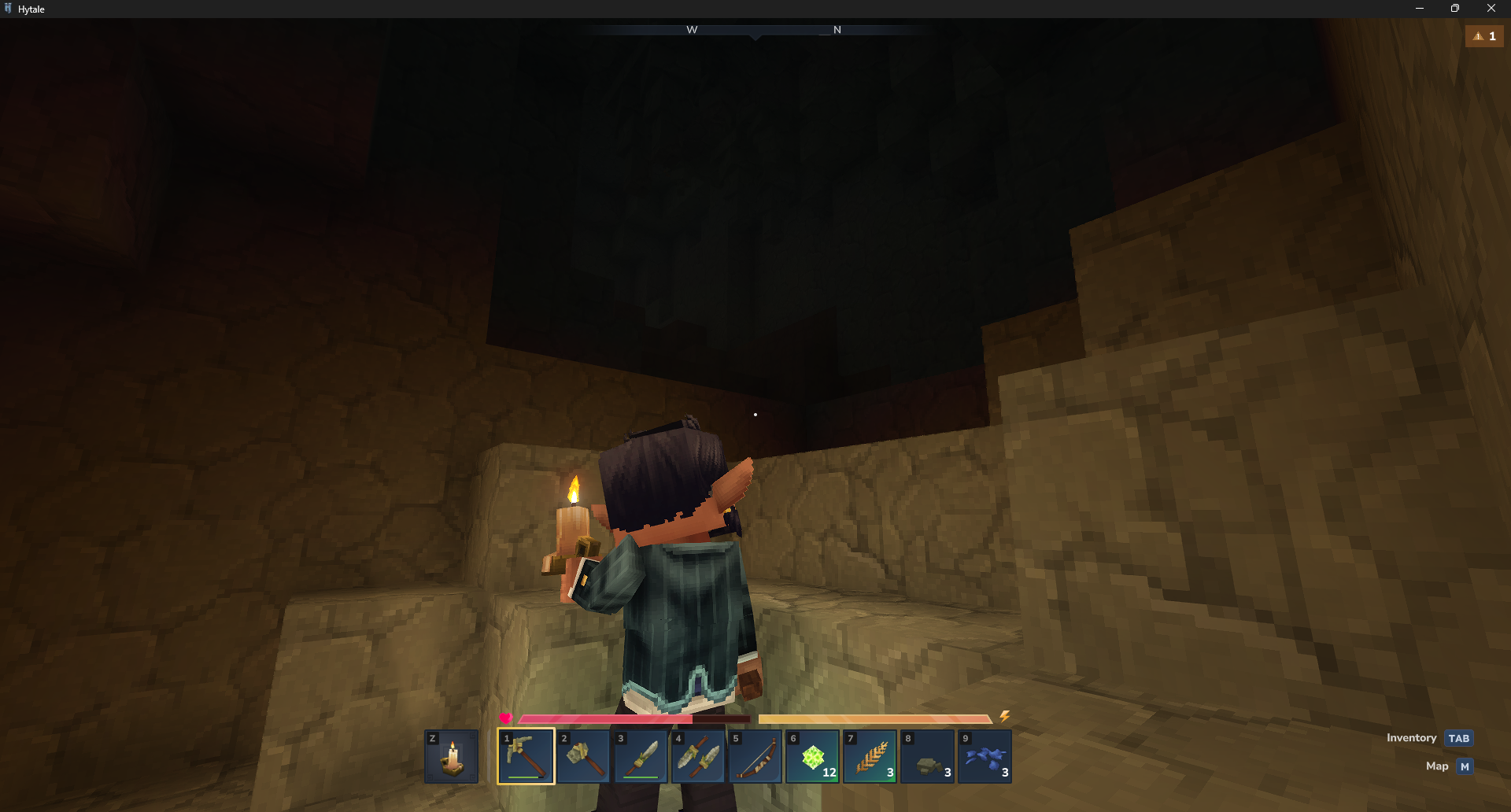Select the candle in the Z slot
The image size is (1511, 812).
453,755
